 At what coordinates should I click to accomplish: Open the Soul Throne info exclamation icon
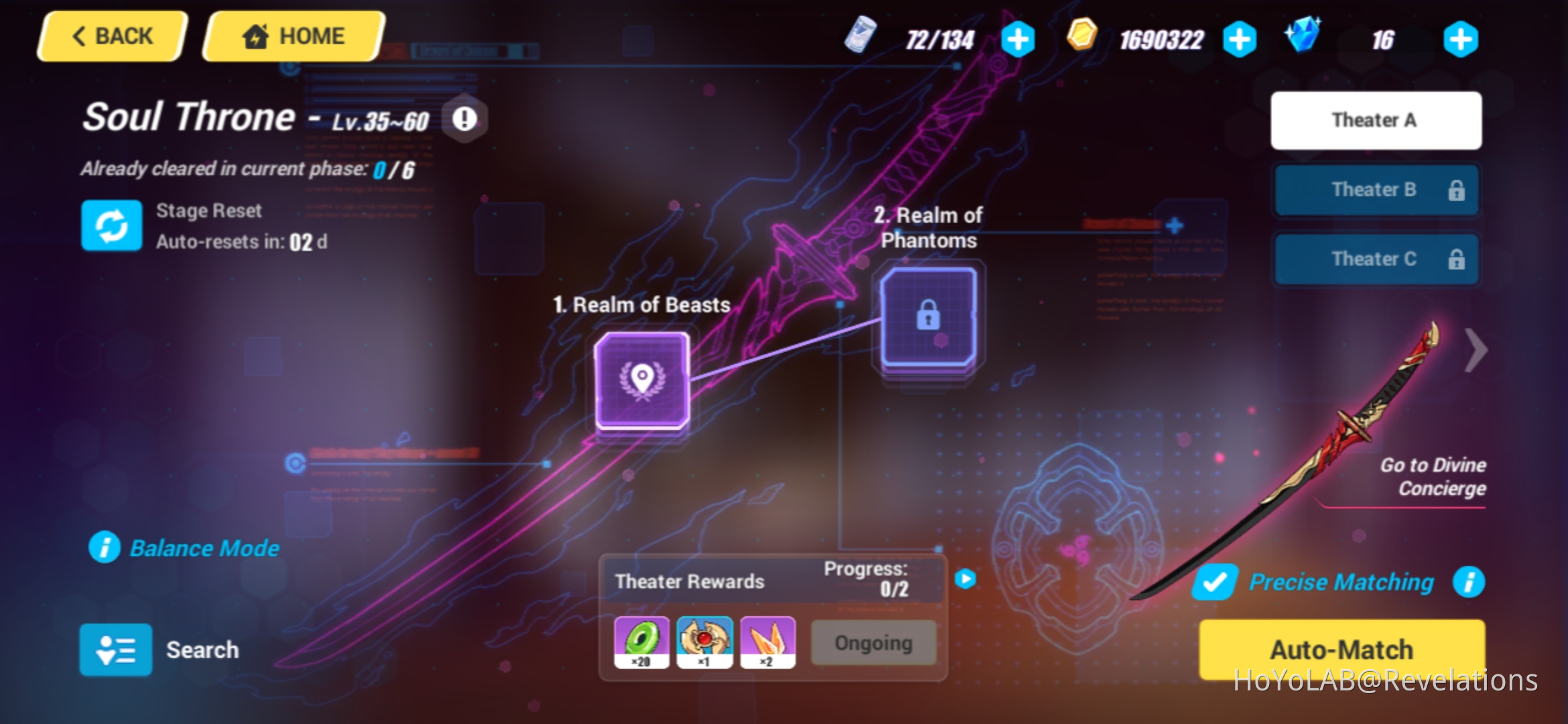click(463, 118)
